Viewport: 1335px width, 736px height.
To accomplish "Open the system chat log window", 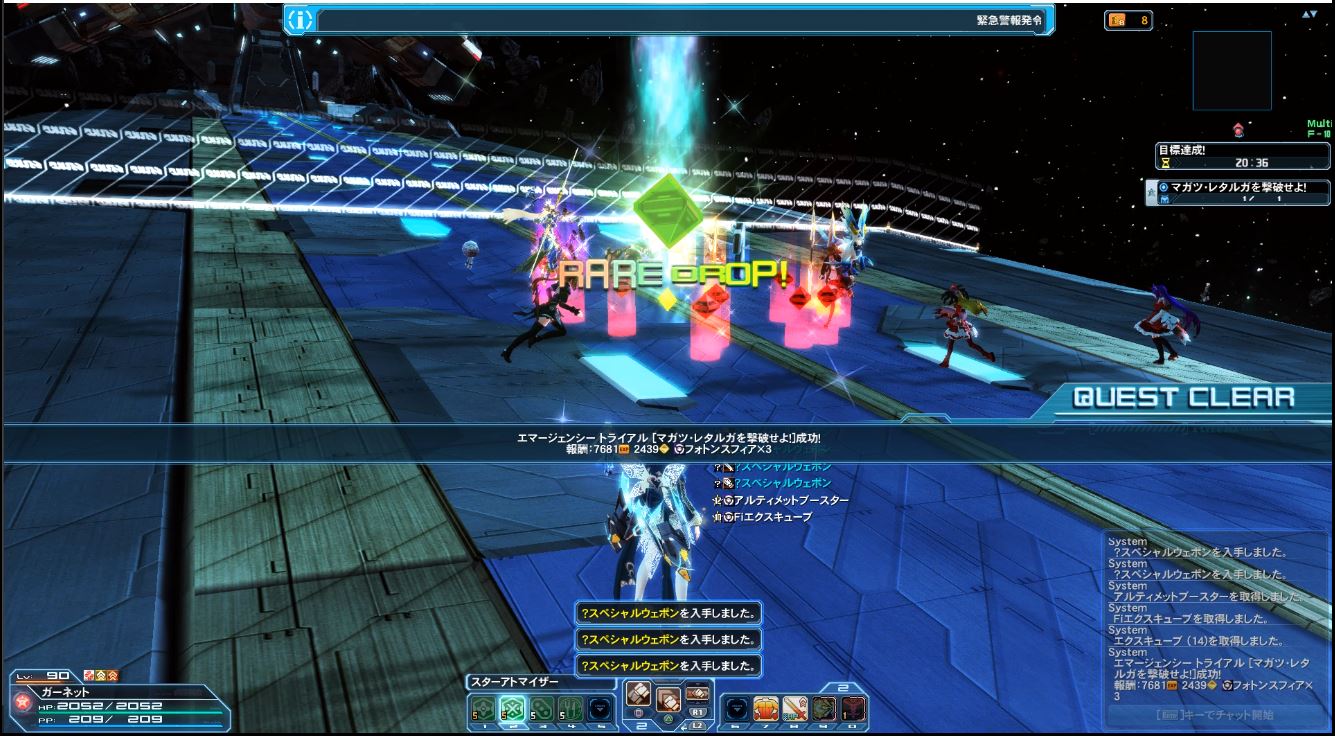I will coord(1215,618).
